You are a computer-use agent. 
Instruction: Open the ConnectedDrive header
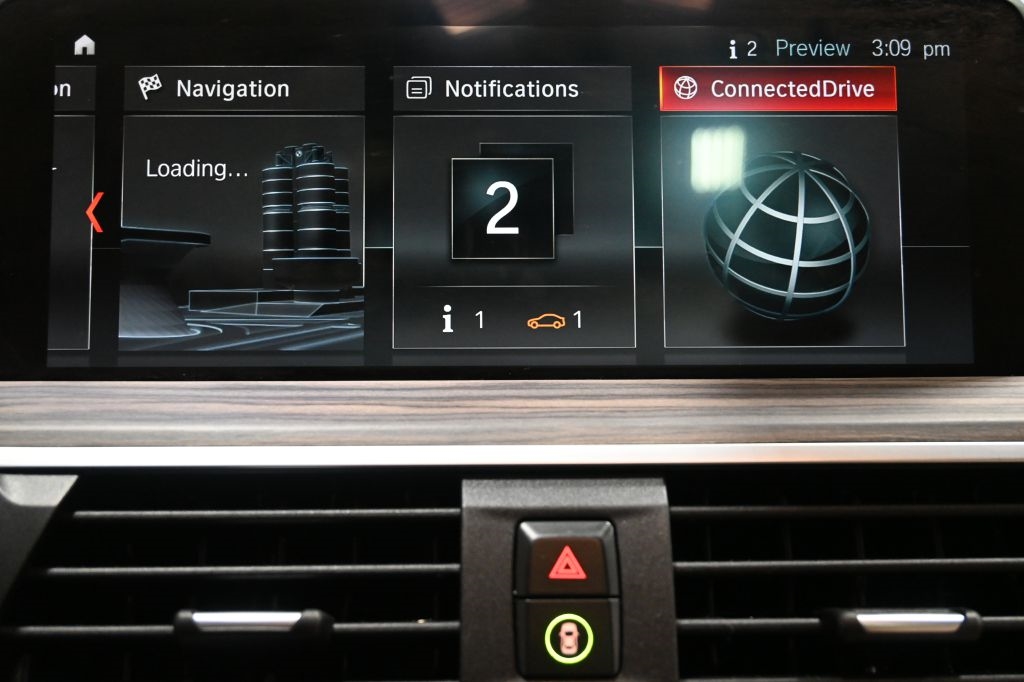778,89
